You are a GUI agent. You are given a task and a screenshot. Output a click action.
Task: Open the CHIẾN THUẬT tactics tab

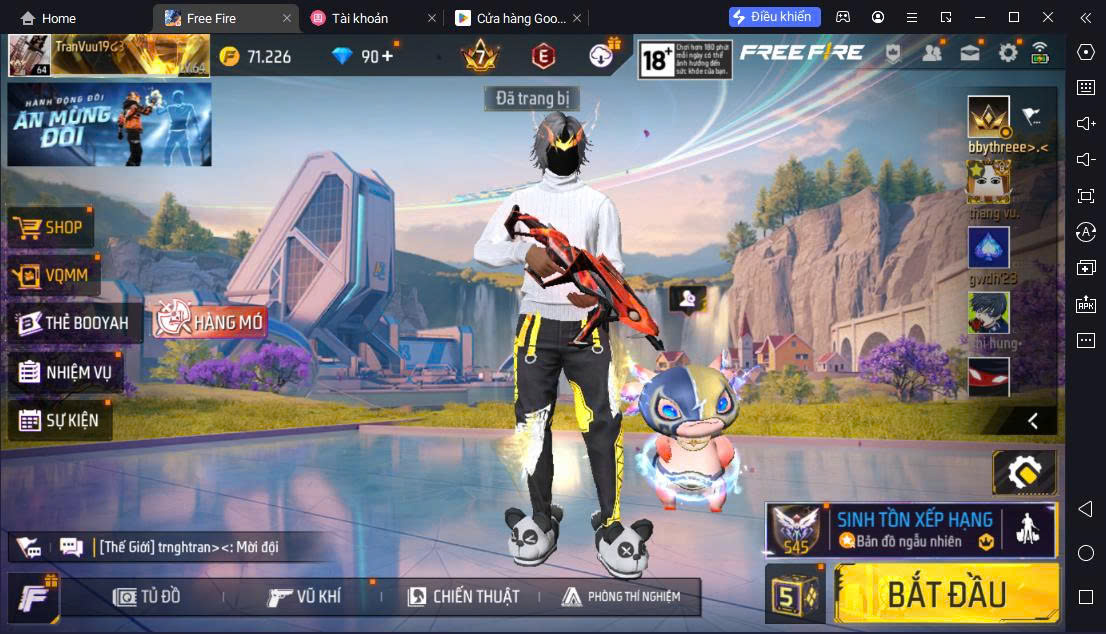(463, 597)
